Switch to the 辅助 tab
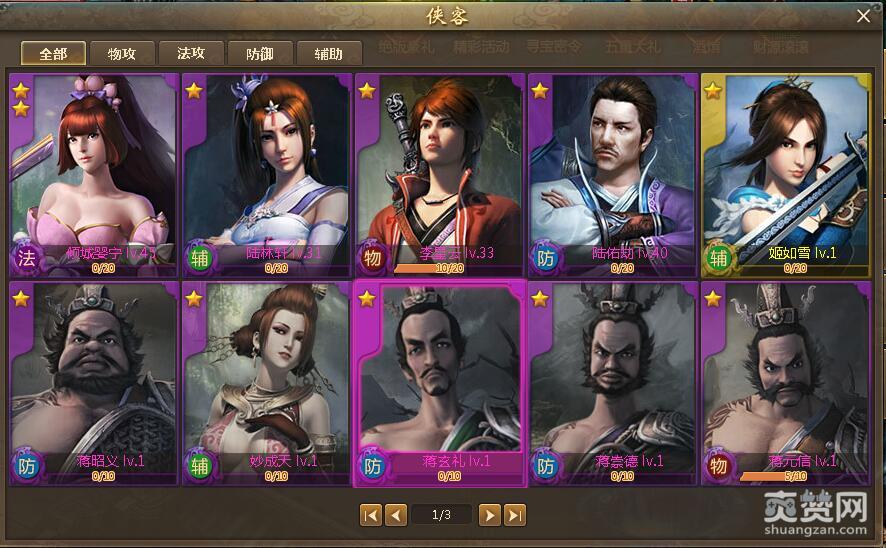886x548 pixels. coord(329,54)
